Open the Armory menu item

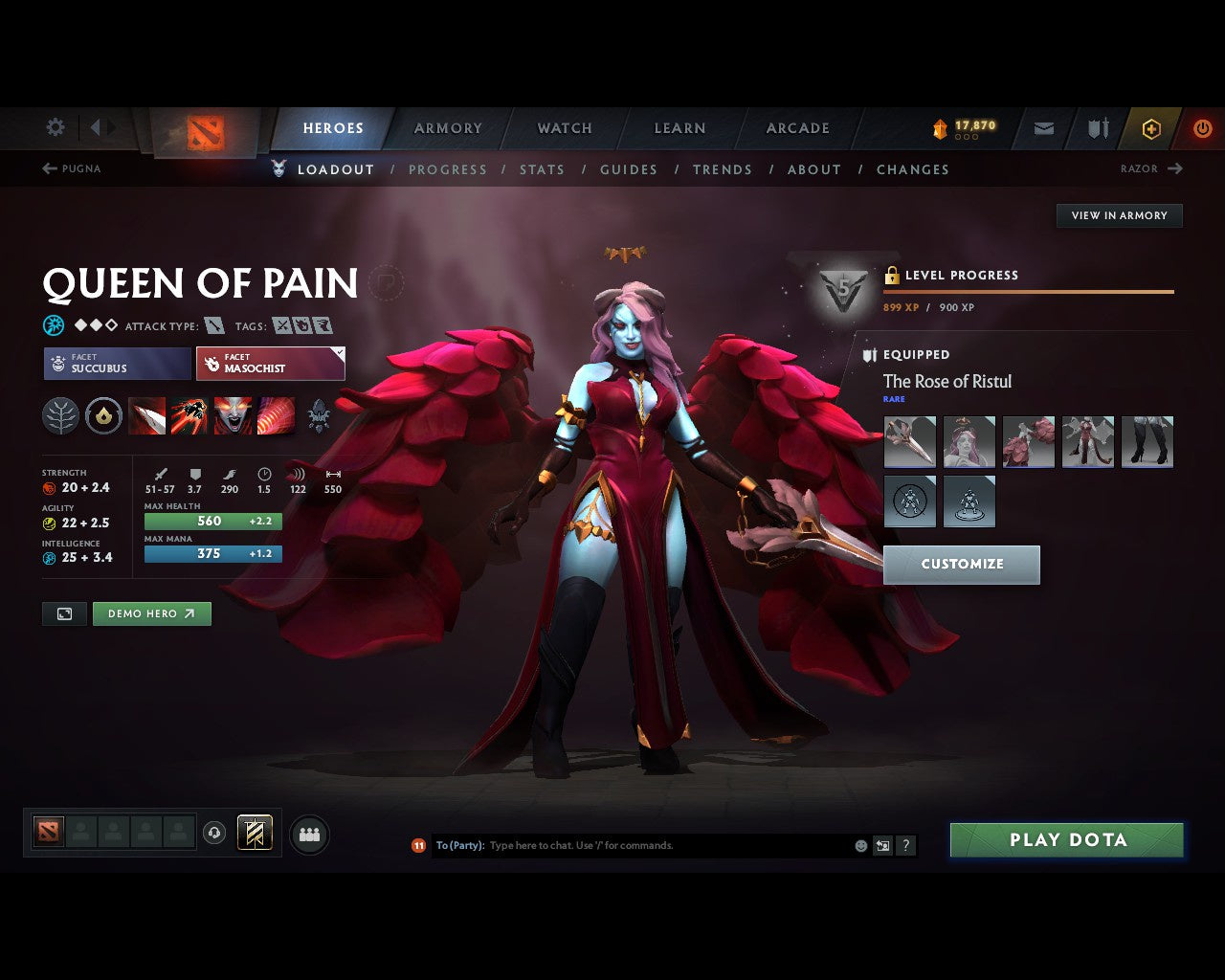(x=447, y=128)
